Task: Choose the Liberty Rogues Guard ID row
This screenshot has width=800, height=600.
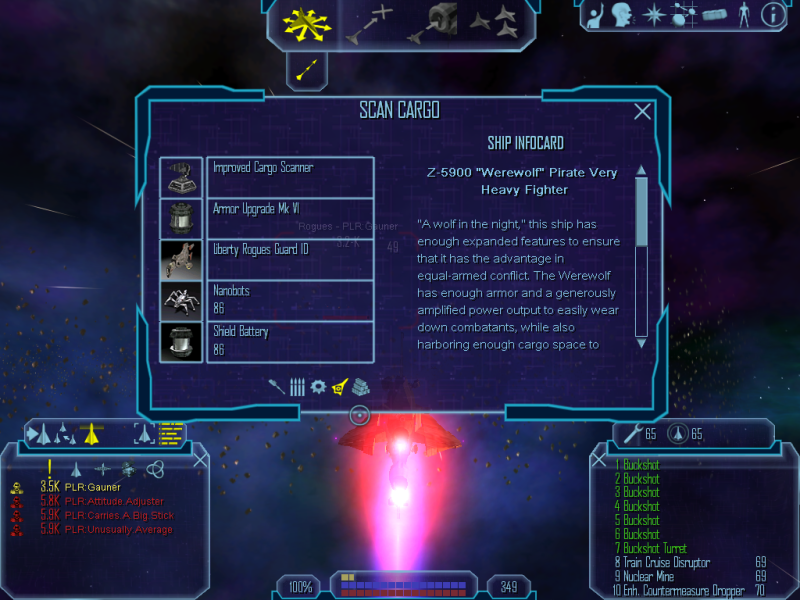Action: point(290,259)
